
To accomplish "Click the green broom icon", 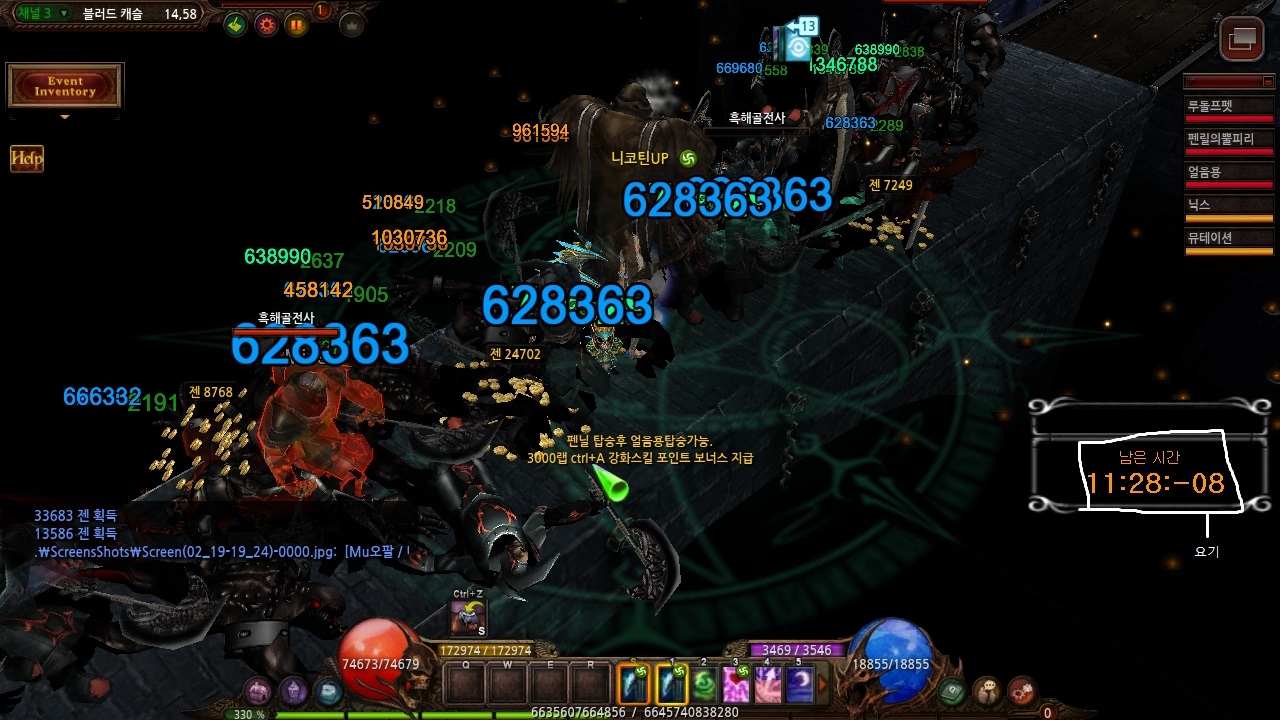I will point(235,25).
